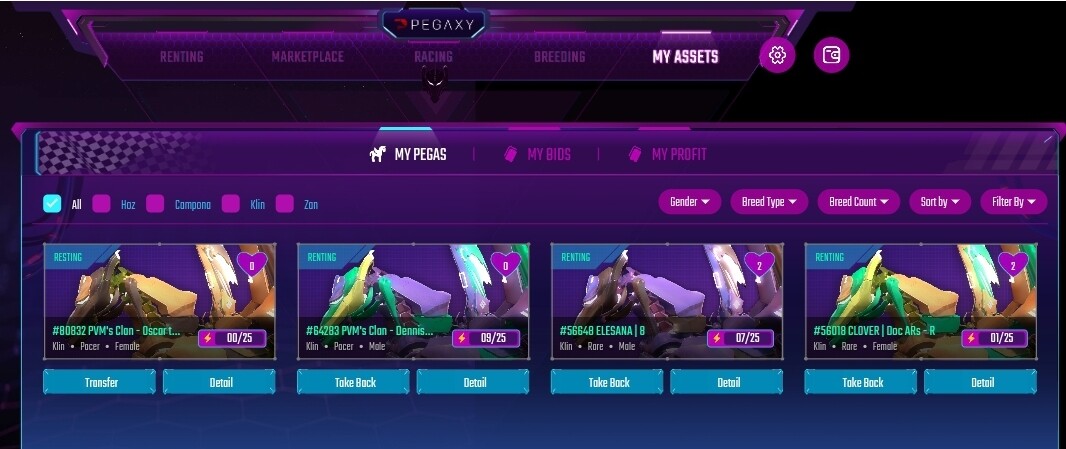Viewport: 1066px width, 449px height.
Task: Expand the Breed Type dropdown
Action: pos(769,202)
